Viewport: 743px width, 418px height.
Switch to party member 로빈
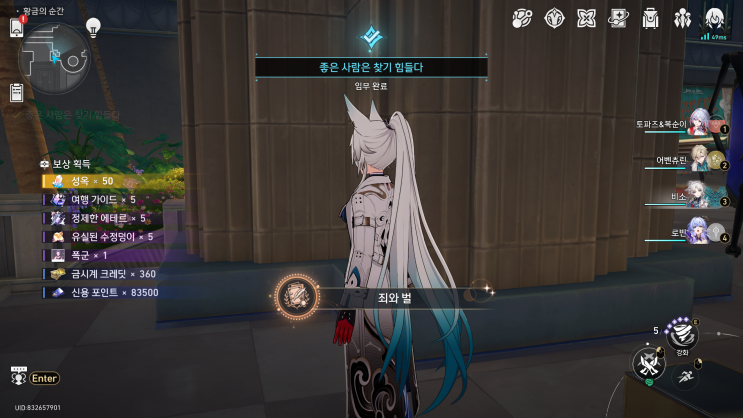tap(700, 232)
